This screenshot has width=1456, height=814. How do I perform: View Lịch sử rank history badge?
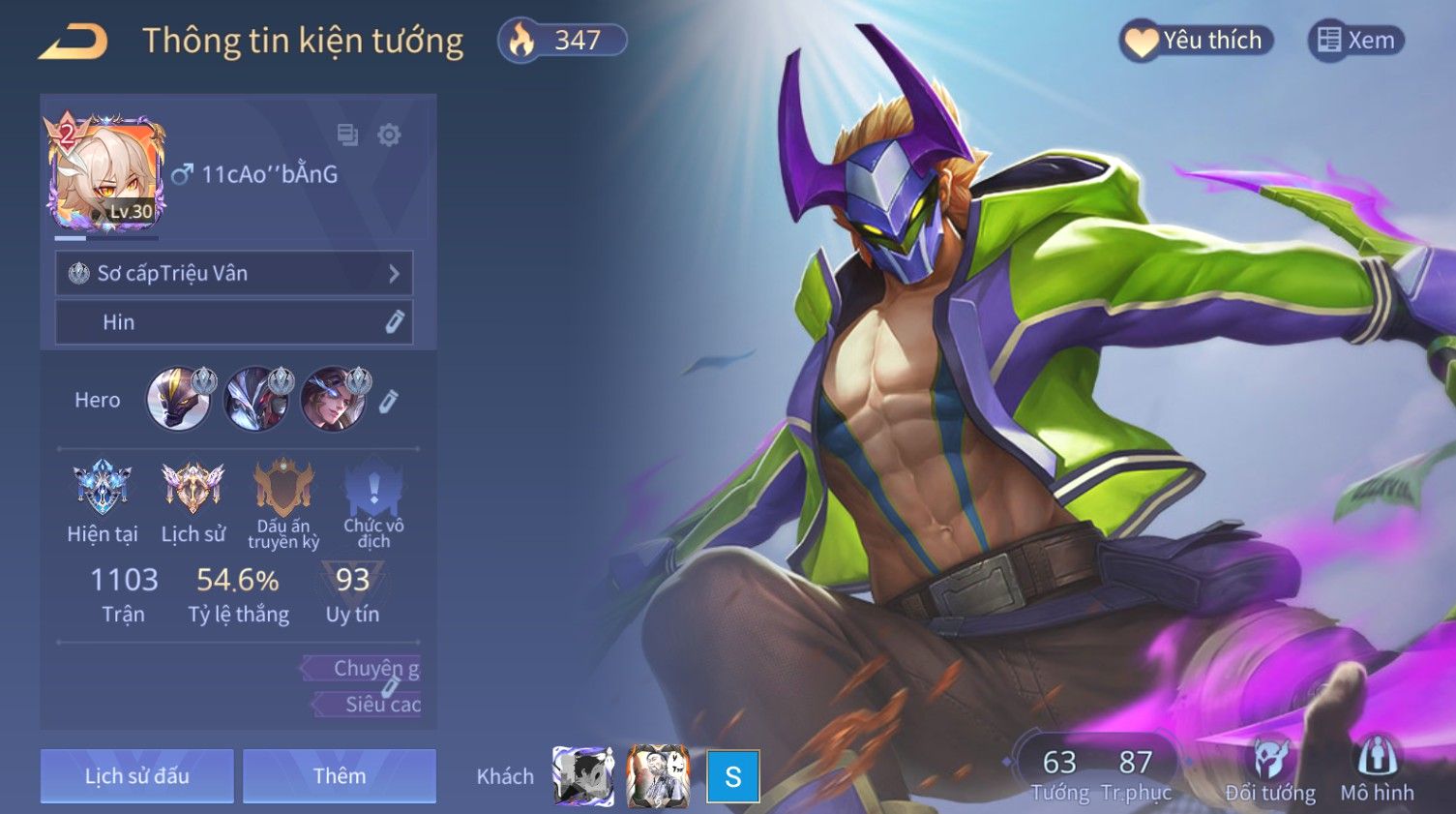(193, 502)
